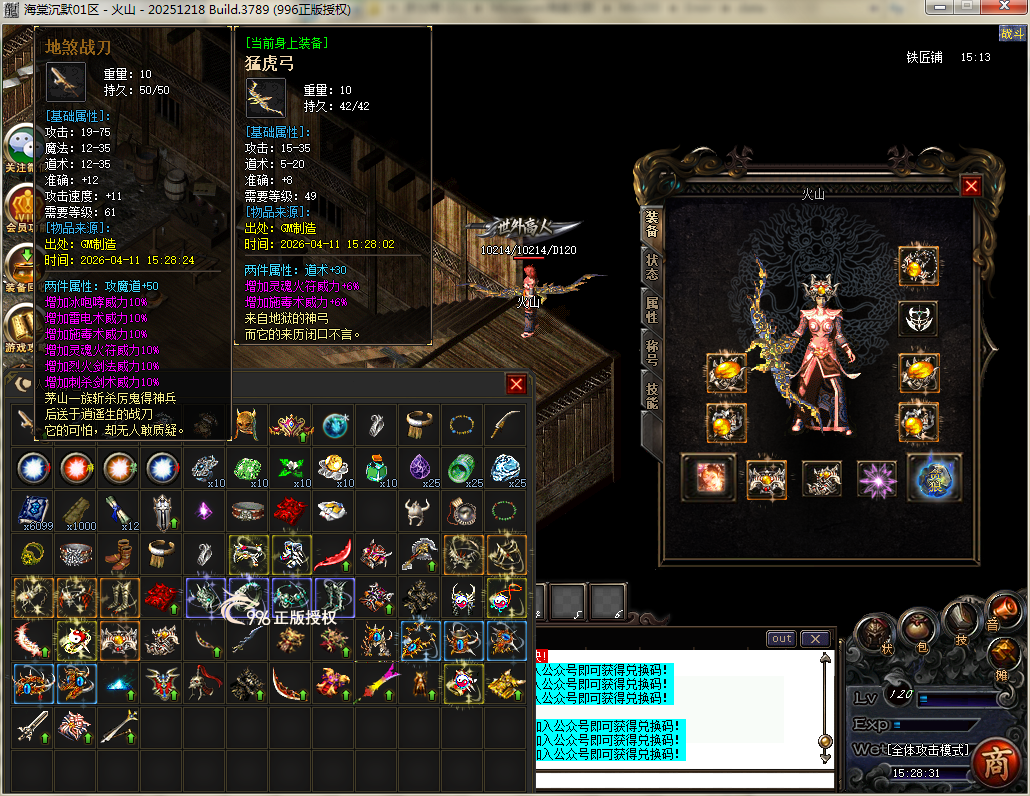Screen dimensions: 1030x796
Task: Close the chat window with X
Action: tap(816, 639)
